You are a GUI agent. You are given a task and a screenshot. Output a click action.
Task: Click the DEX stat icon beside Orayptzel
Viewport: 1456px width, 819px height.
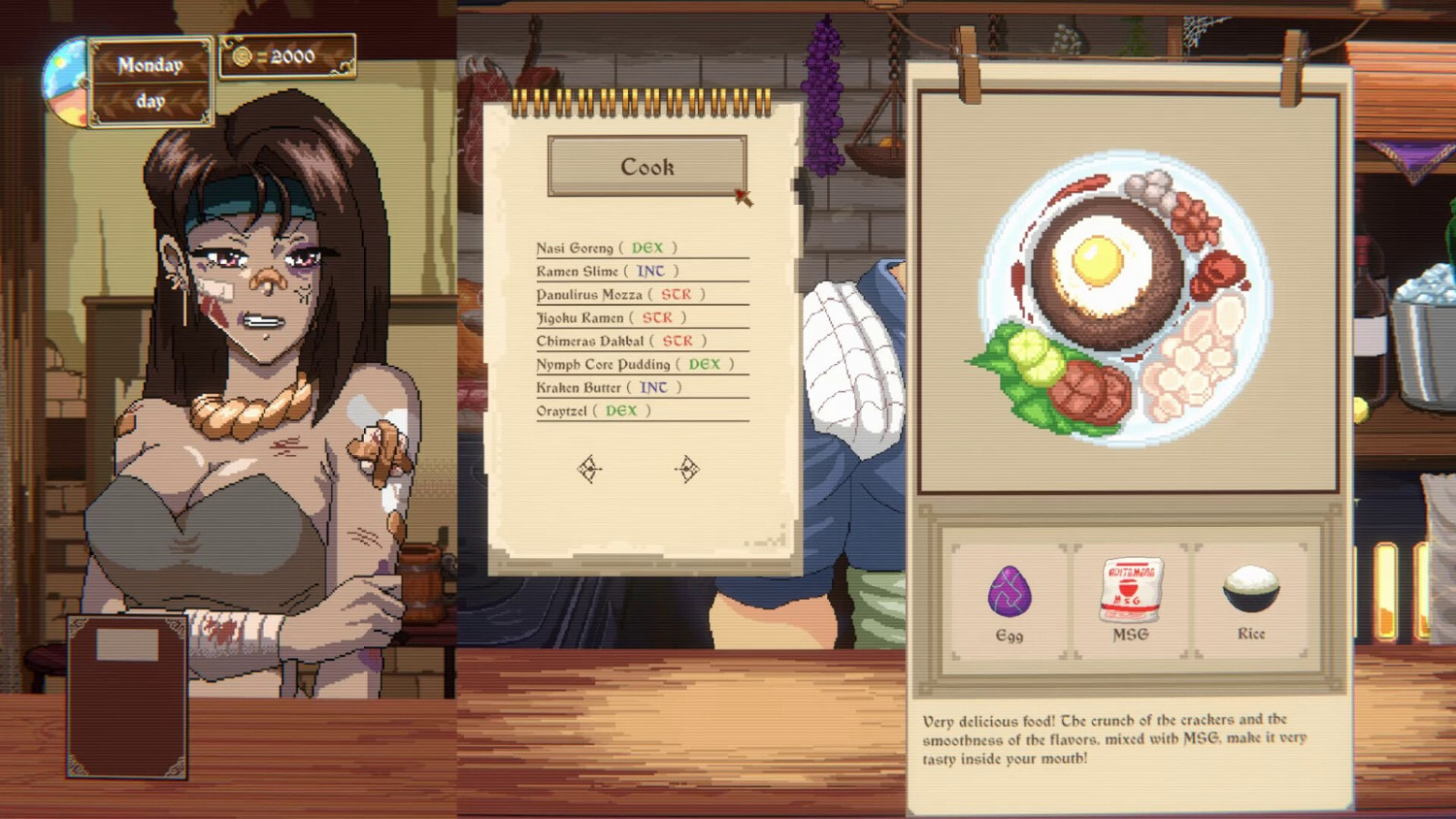pos(622,410)
